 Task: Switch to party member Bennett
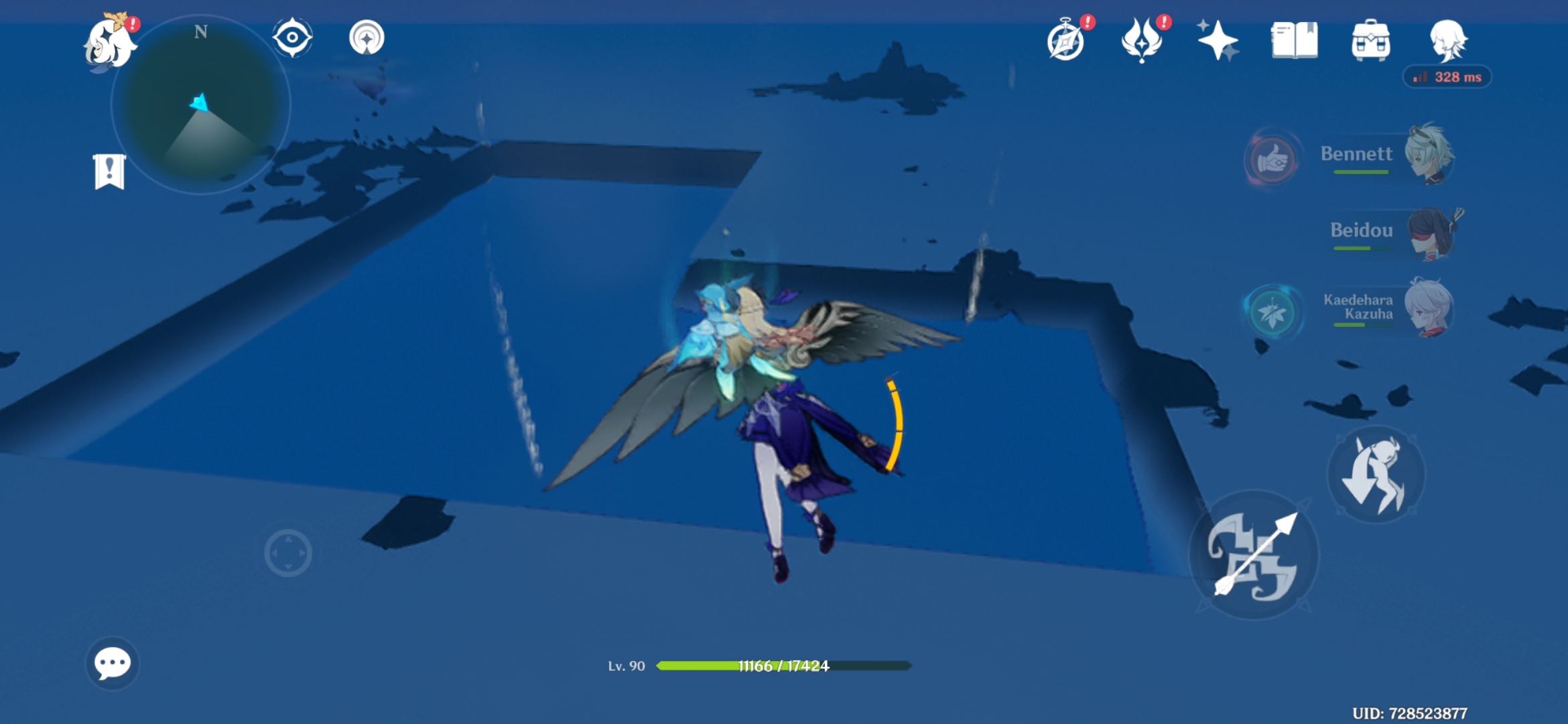[x=1431, y=156]
